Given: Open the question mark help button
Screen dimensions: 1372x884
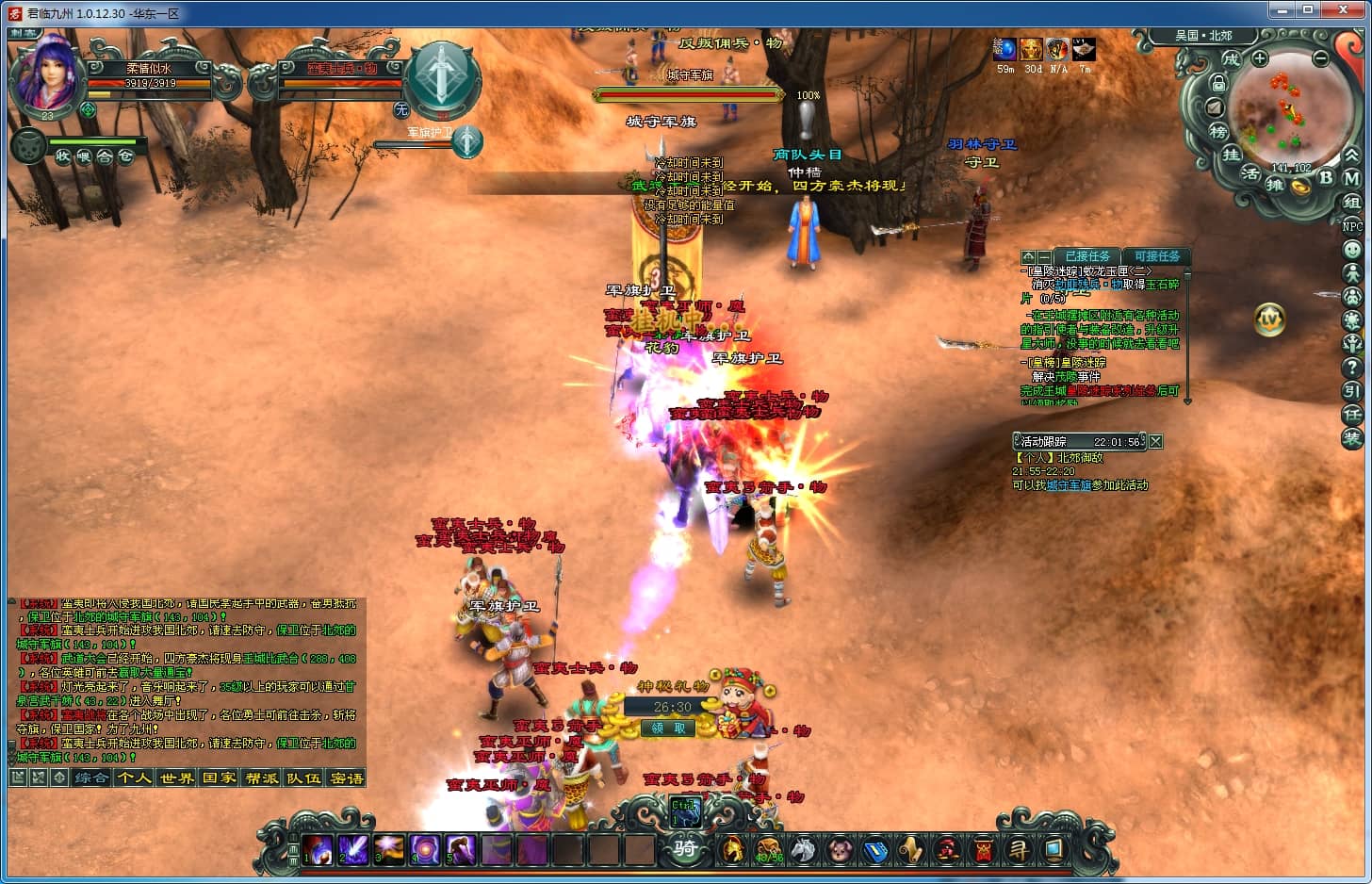Looking at the screenshot, I should click(x=1352, y=368).
